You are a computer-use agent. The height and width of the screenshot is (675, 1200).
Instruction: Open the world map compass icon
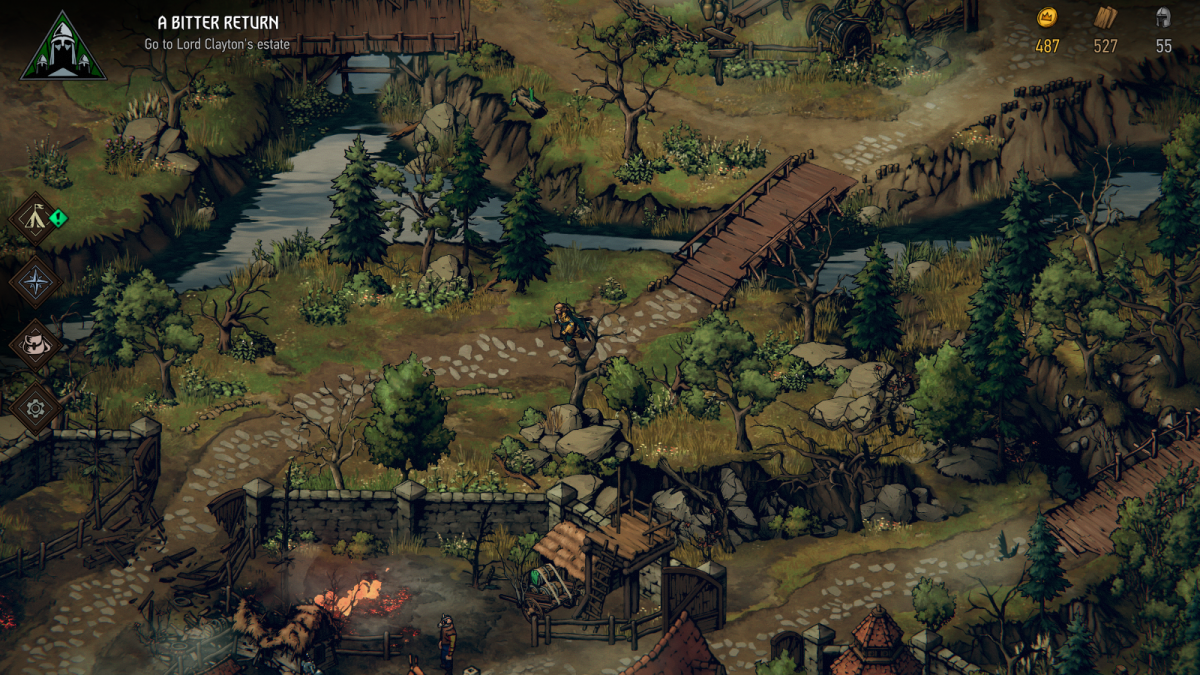tap(35, 282)
